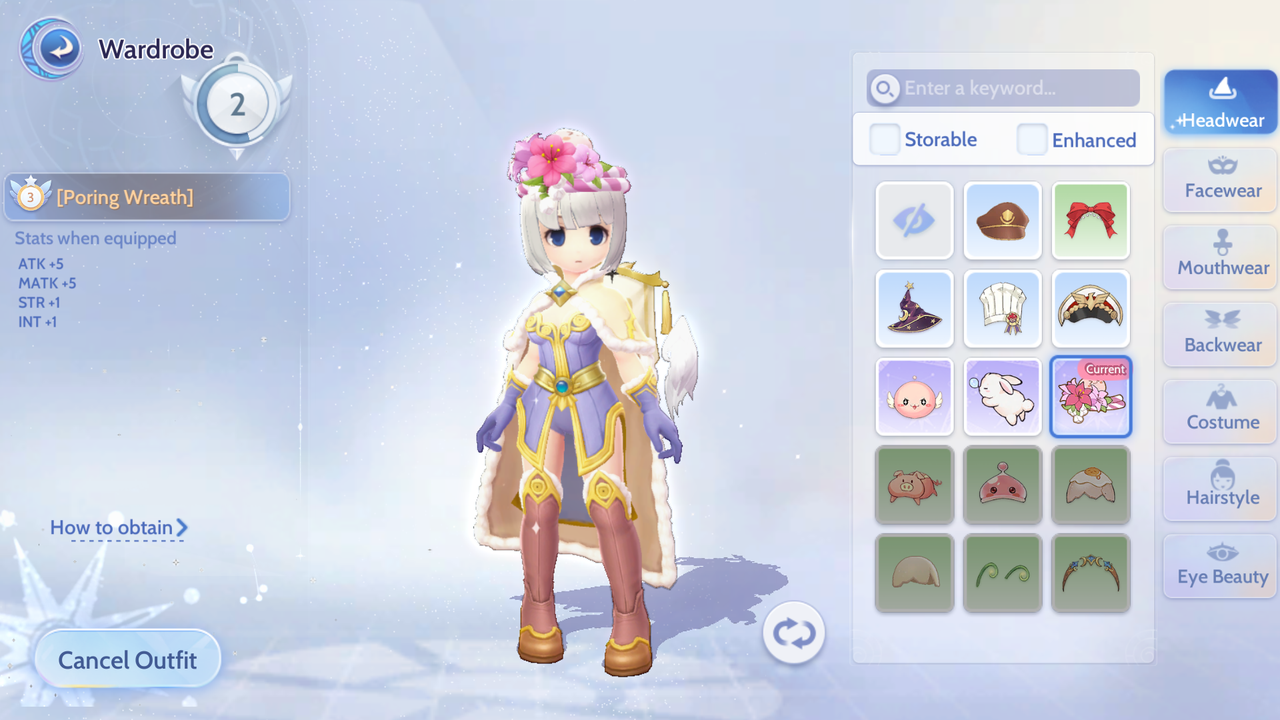The image size is (1280, 720).
Task: Equip the red ribbon bow headwear
Action: pyautogui.click(x=1091, y=221)
